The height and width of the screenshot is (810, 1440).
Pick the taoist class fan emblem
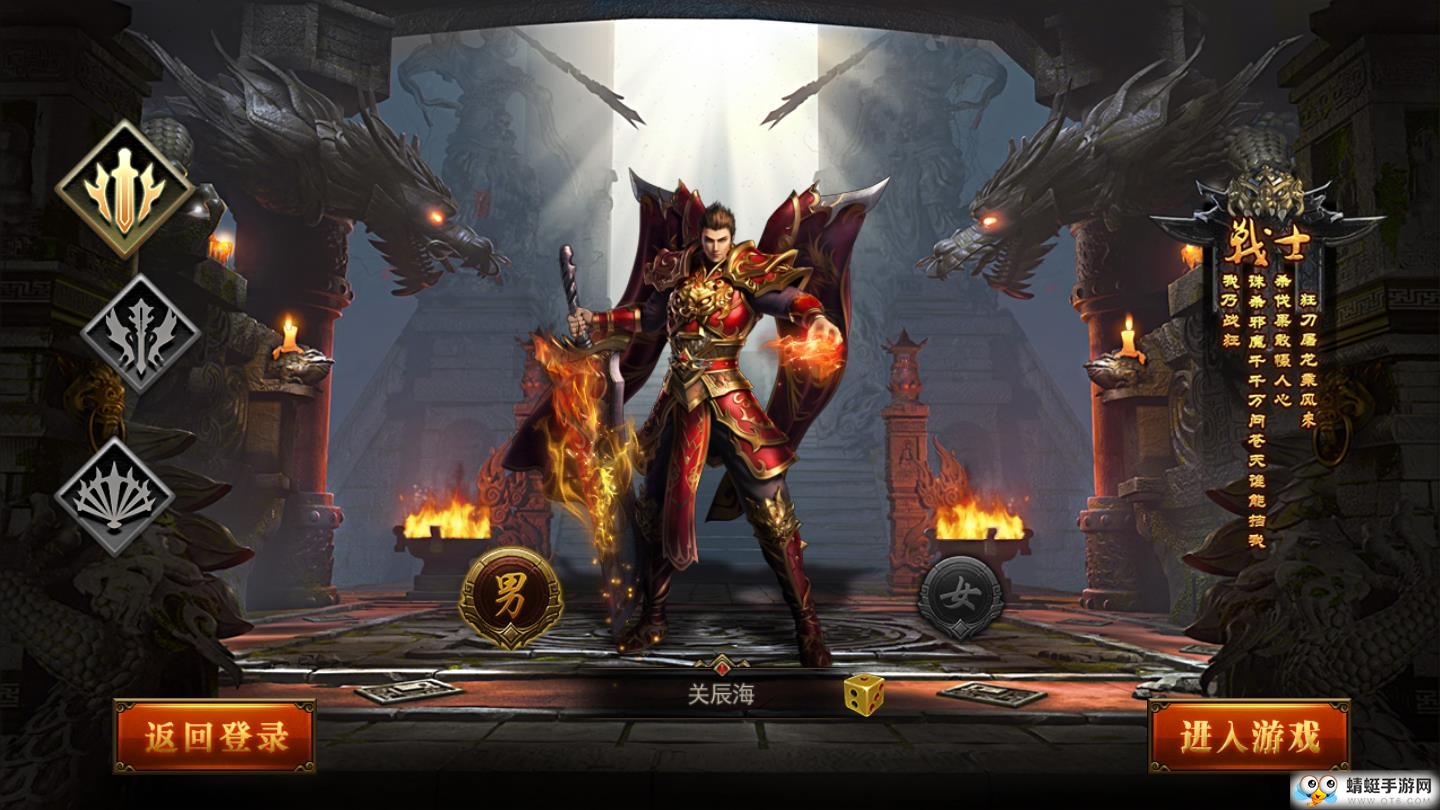click(114, 495)
